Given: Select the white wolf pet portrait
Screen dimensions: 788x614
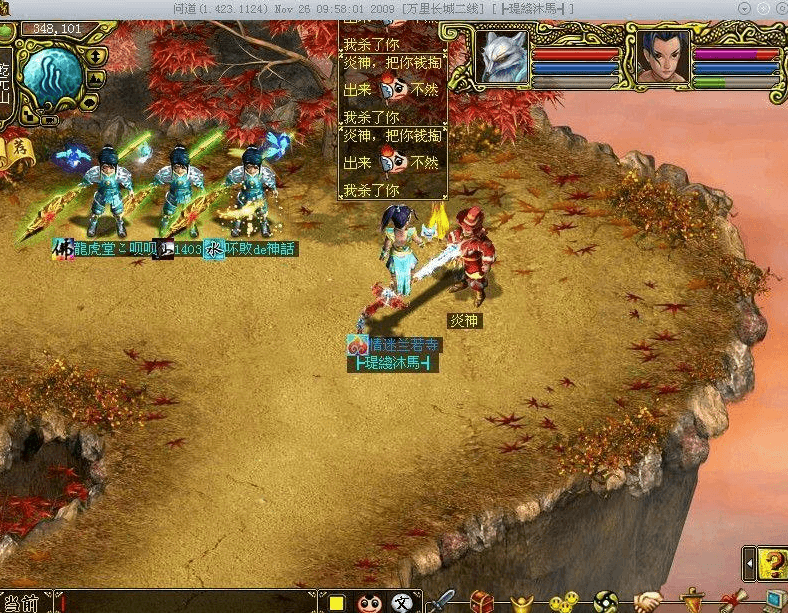Looking at the screenshot, I should tap(501, 56).
